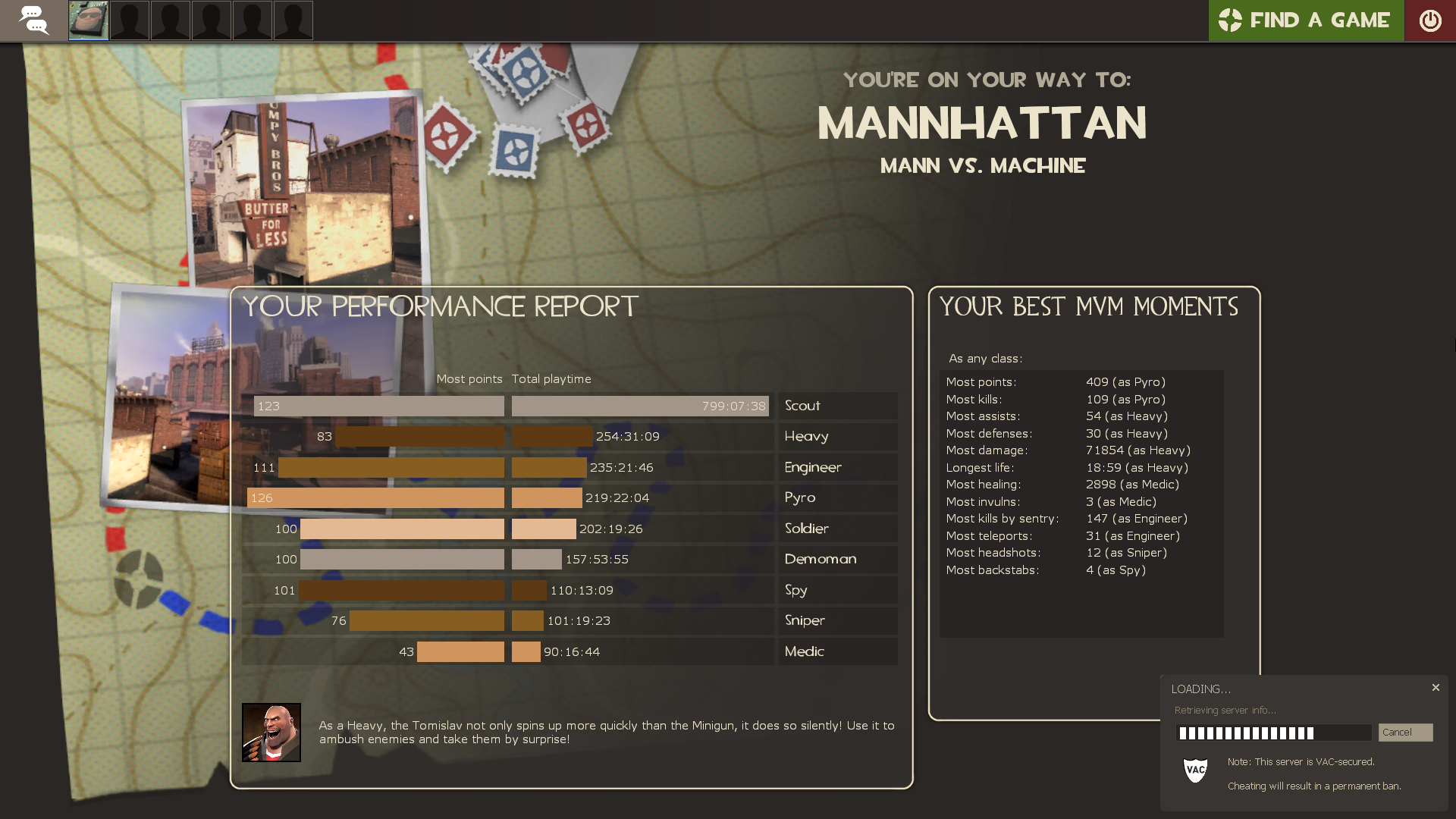Click the Sniper class label

[805, 620]
